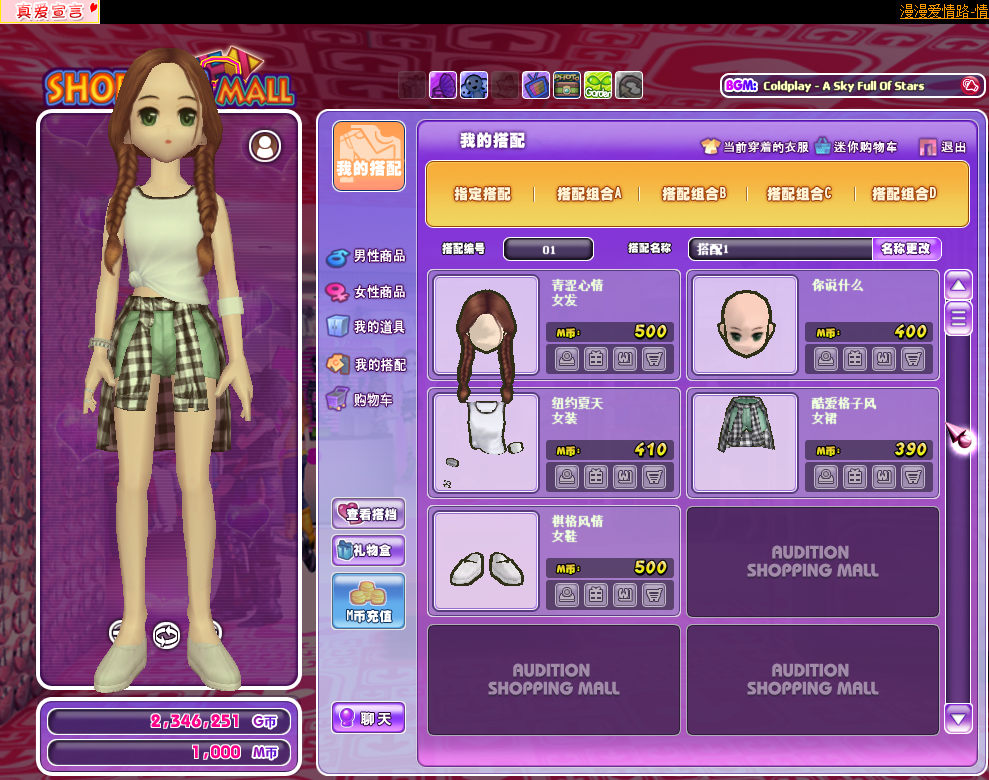
Task: Select the 青涩心情 hair item thumbnail
Action: point(486,327)
